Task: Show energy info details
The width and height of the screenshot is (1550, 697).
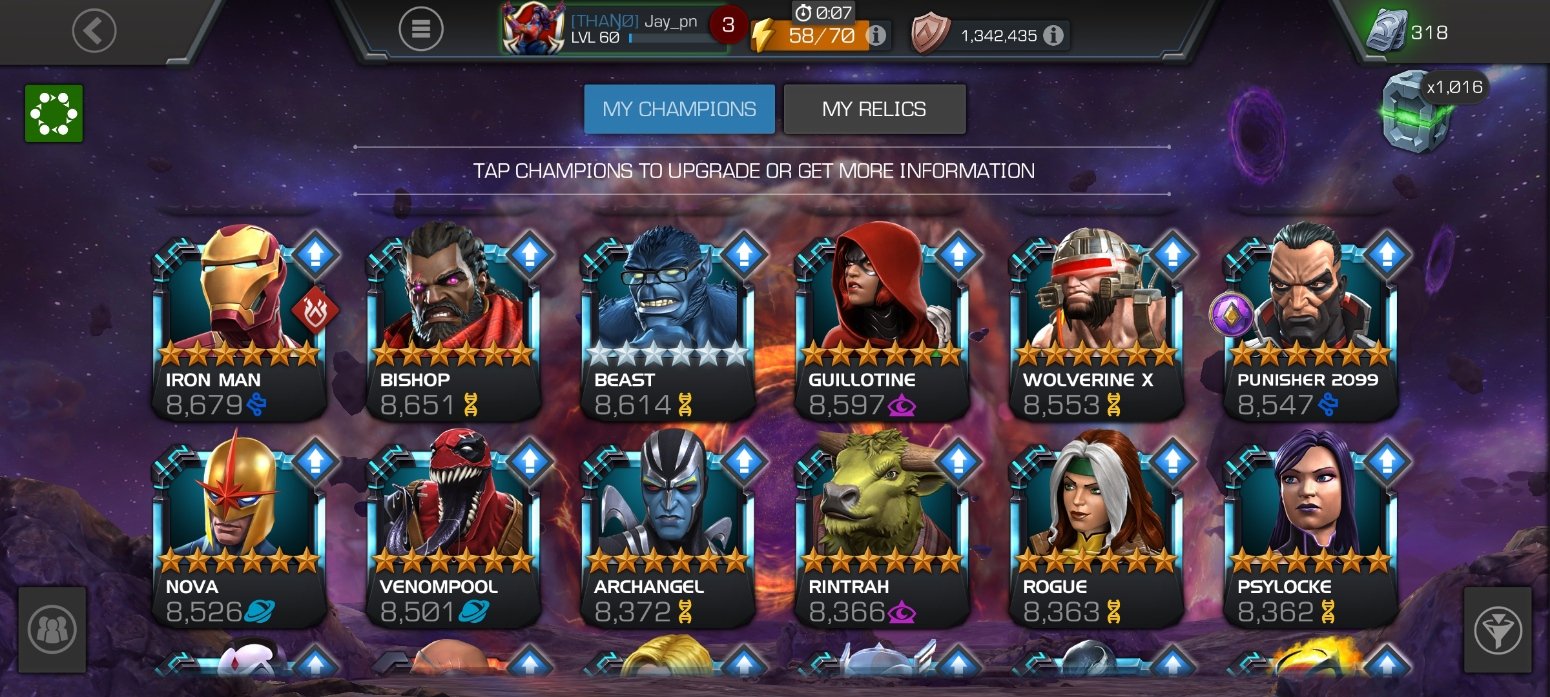Action: coord(876,36)
